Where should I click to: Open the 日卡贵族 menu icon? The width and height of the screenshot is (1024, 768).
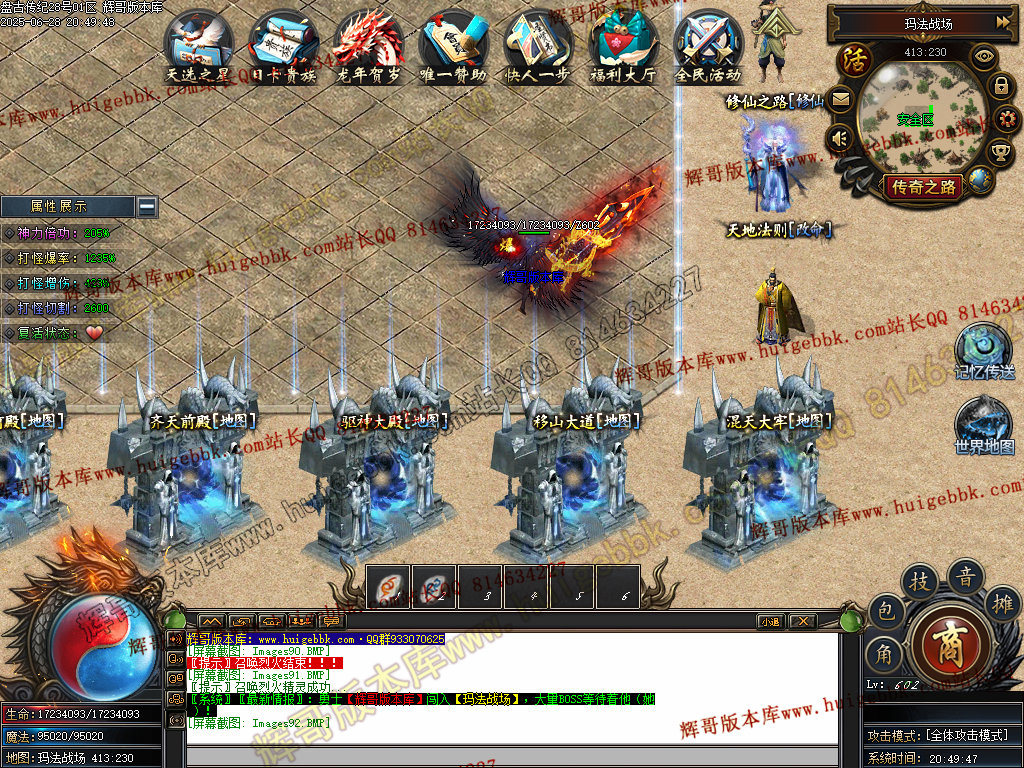(x=283, y=44)
